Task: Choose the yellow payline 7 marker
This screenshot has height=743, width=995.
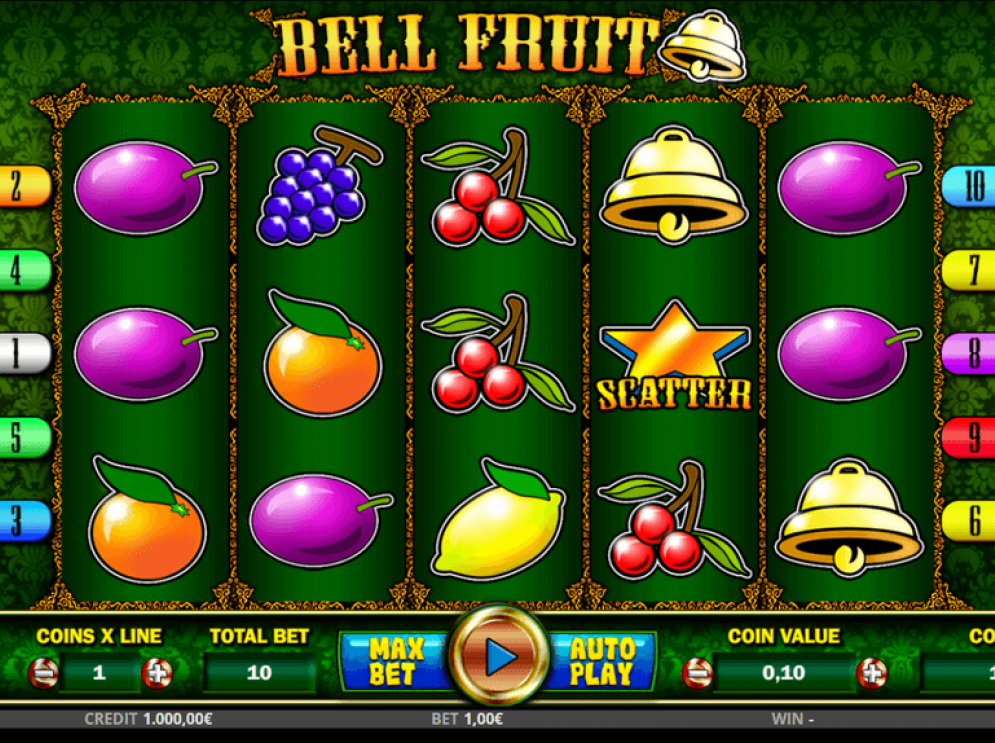Action: click(970, 270)
